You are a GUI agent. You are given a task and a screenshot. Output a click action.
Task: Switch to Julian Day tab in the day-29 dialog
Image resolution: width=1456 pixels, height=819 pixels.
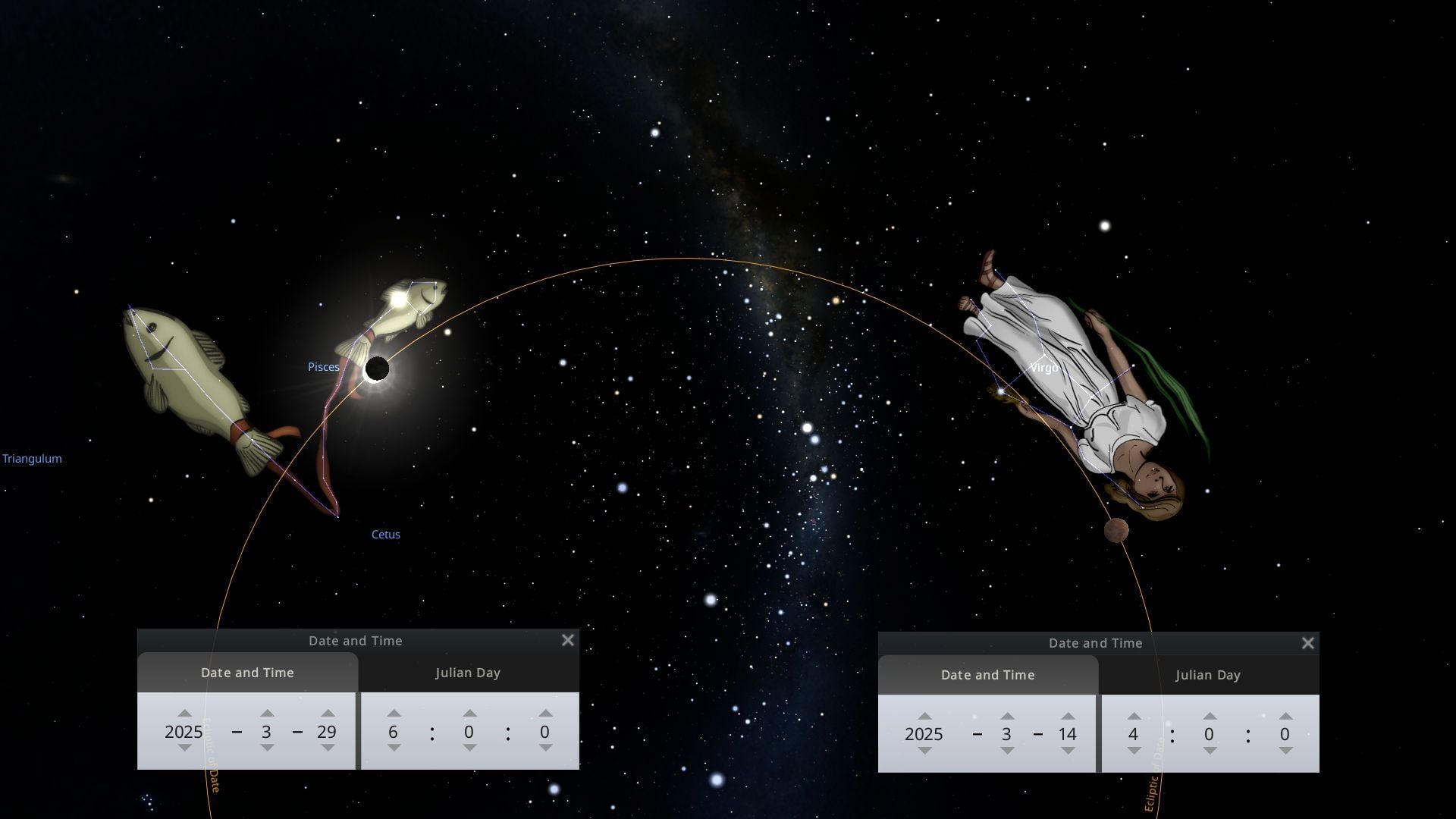(468, 673)
